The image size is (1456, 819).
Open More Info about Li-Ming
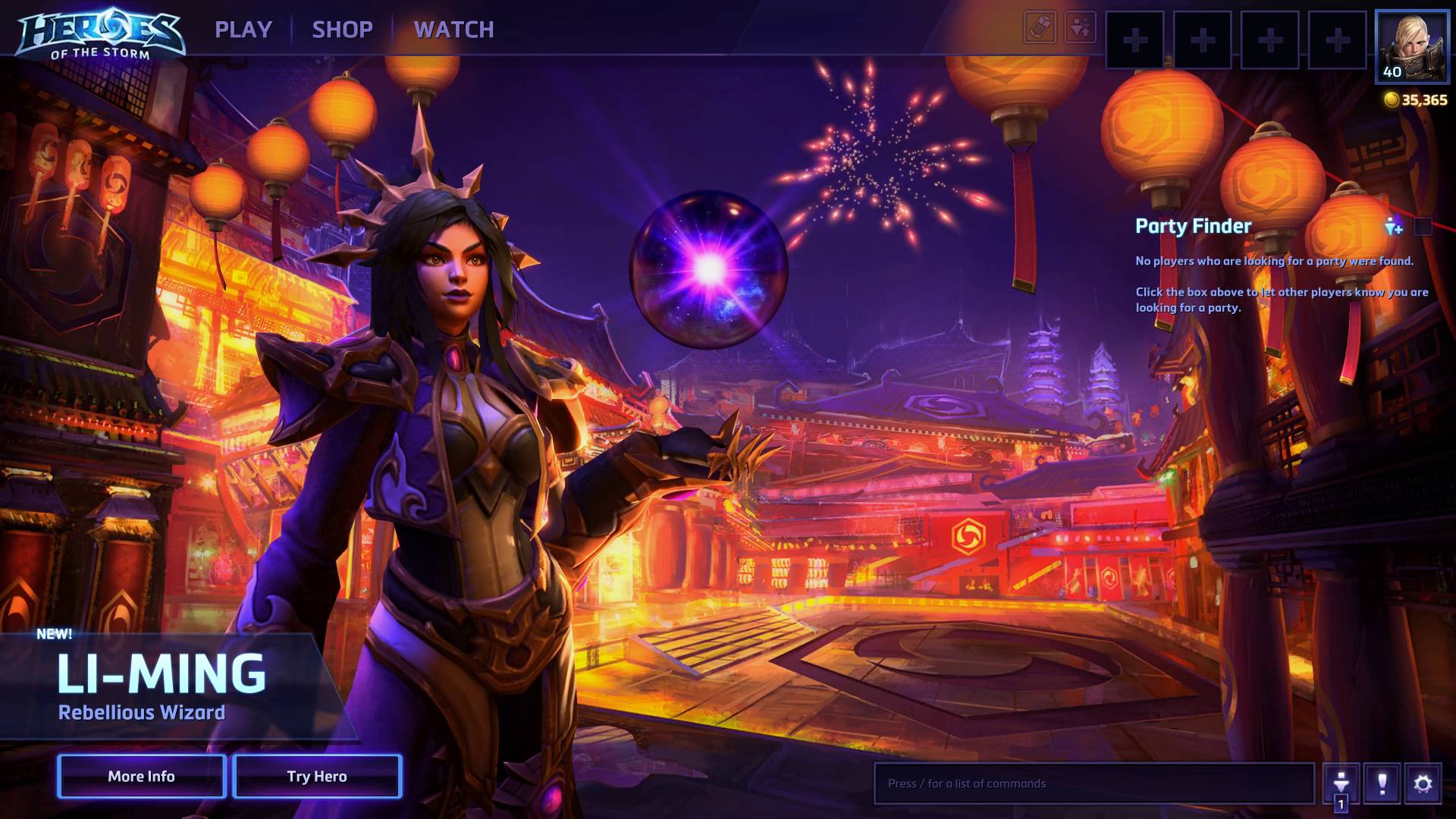point(141,776)
